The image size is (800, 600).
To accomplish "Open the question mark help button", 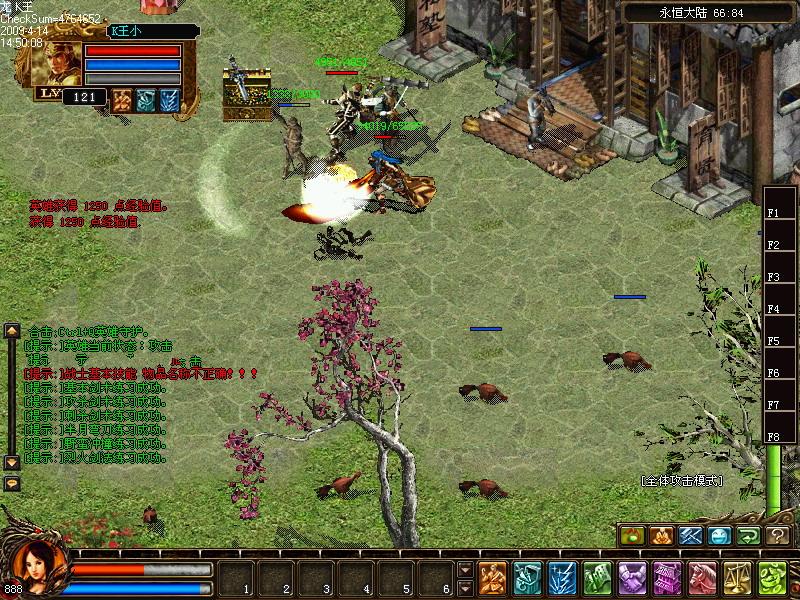I will (779, 535).
